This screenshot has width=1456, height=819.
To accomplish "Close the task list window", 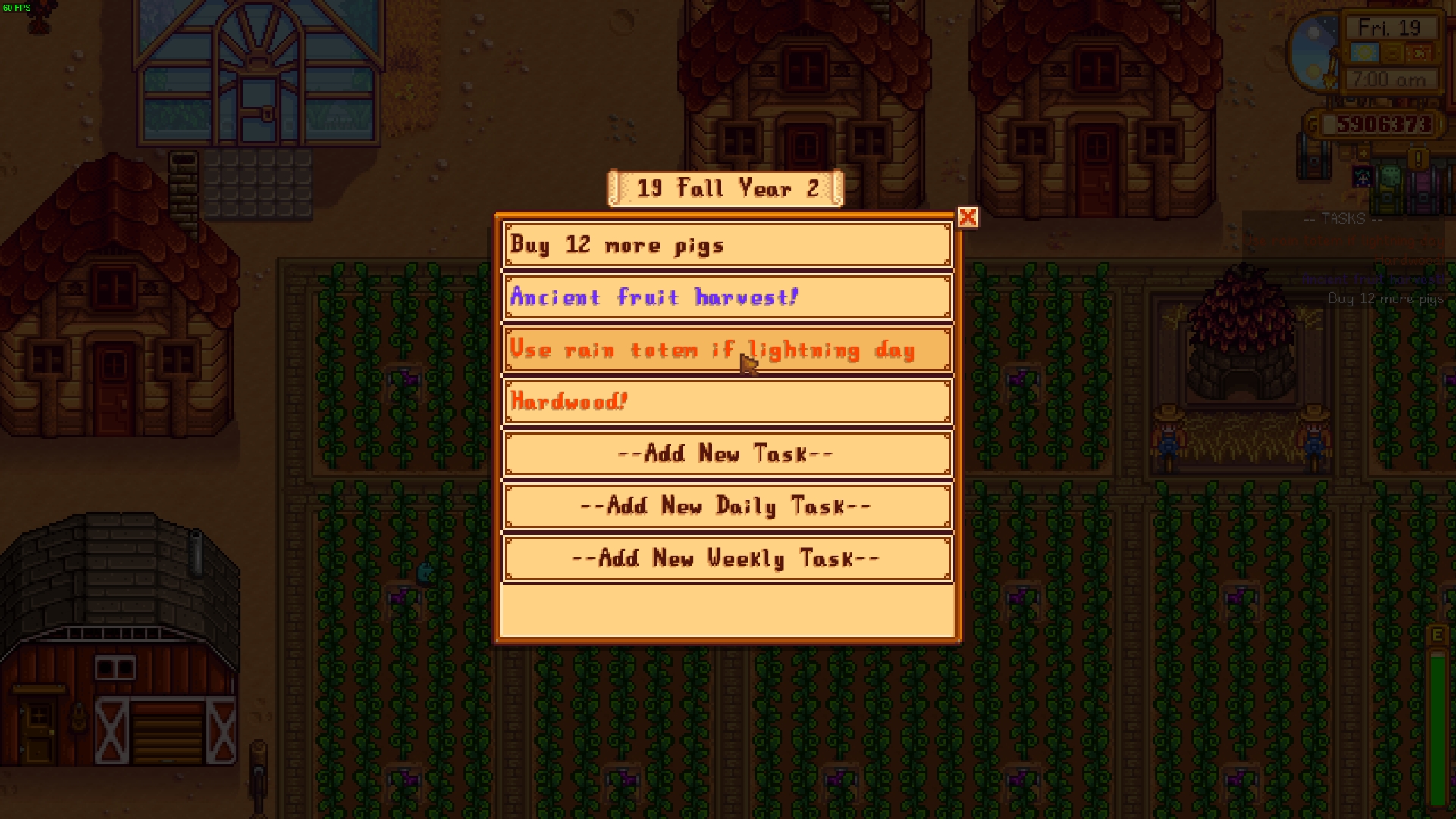I will pyautogui.click(x=968, y=218).
